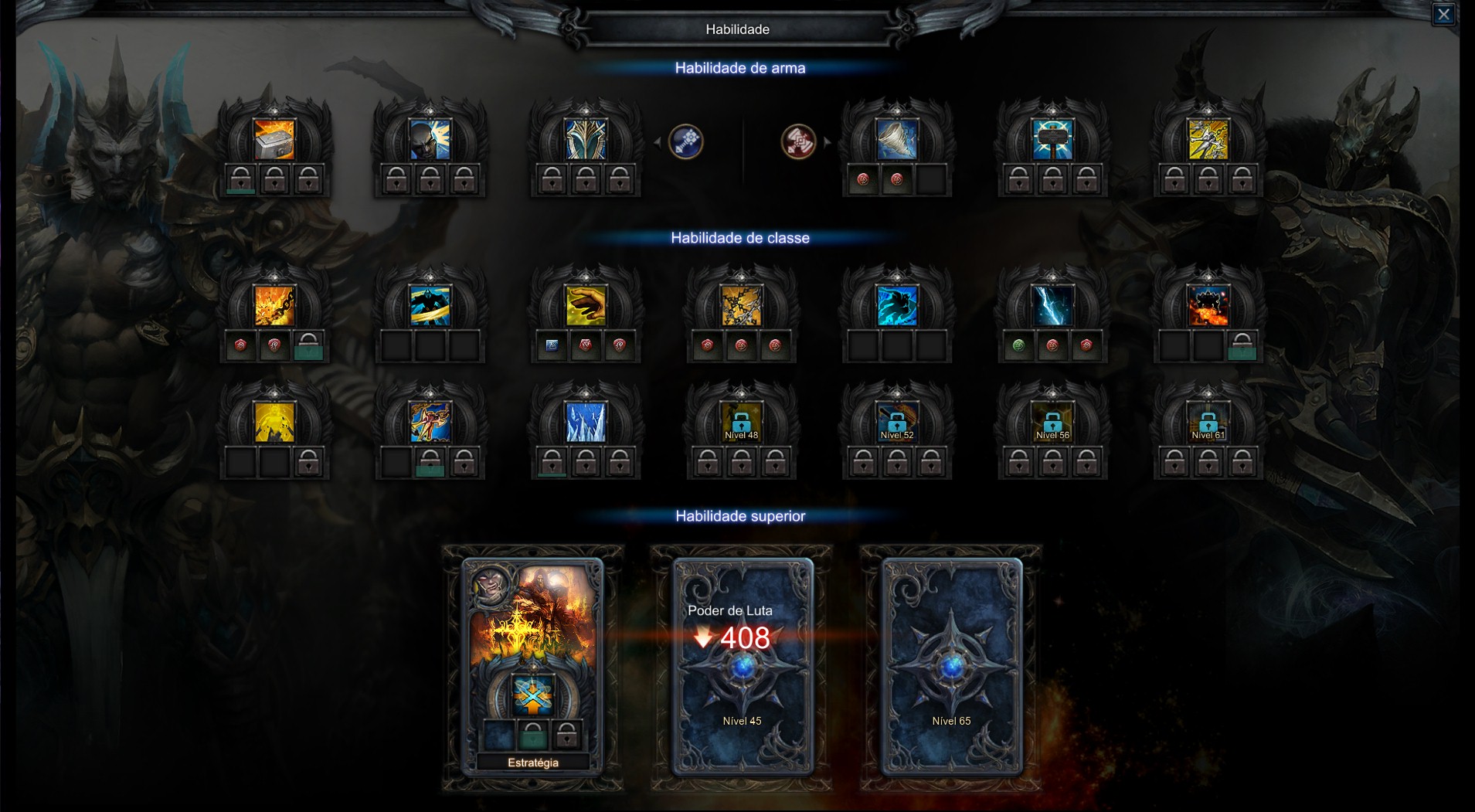Open the Estratégia superior skill card
Viewport: 1475px width, 812px height.
[532, 664]
